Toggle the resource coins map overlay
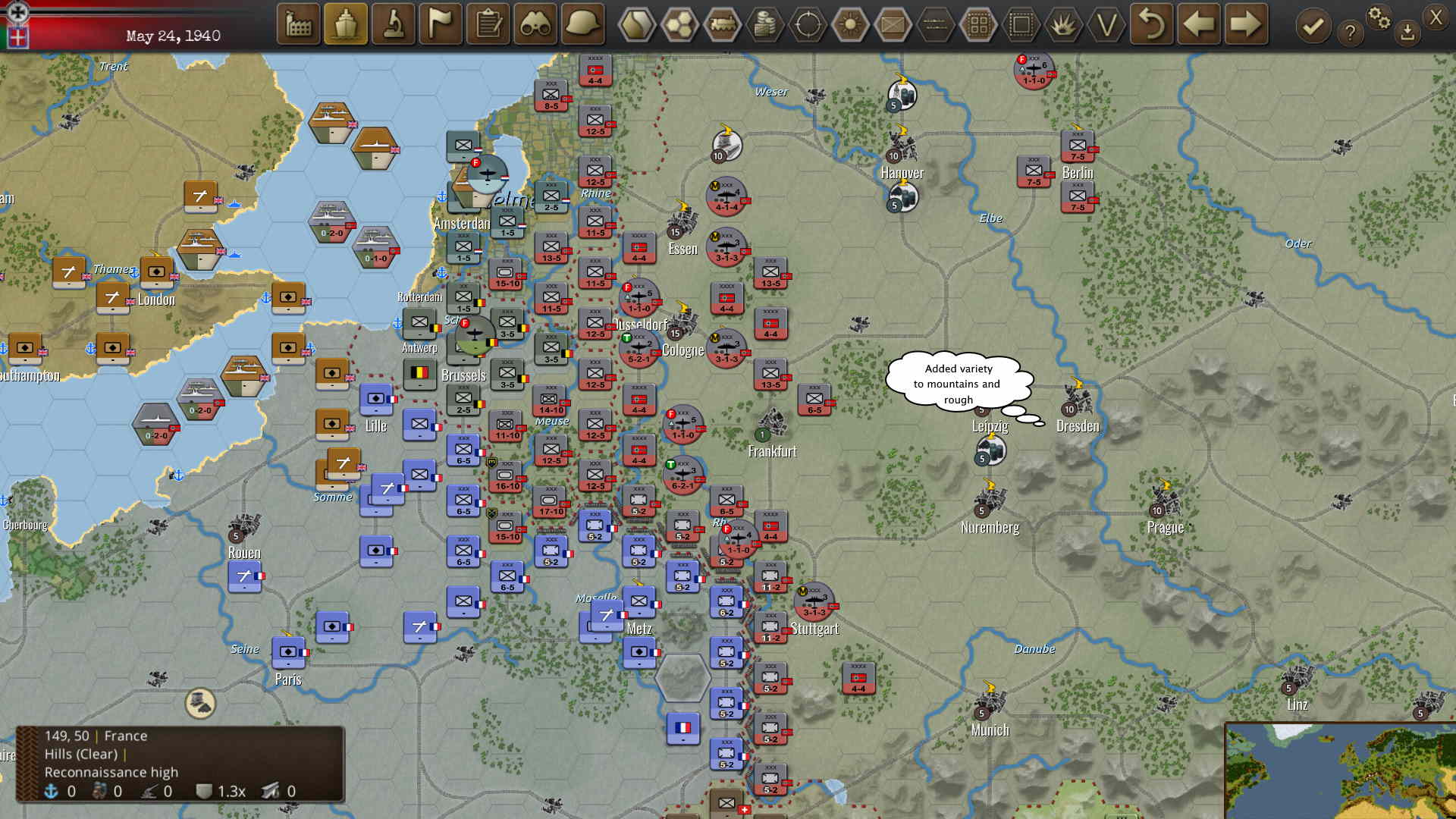 tap(765, 25)
